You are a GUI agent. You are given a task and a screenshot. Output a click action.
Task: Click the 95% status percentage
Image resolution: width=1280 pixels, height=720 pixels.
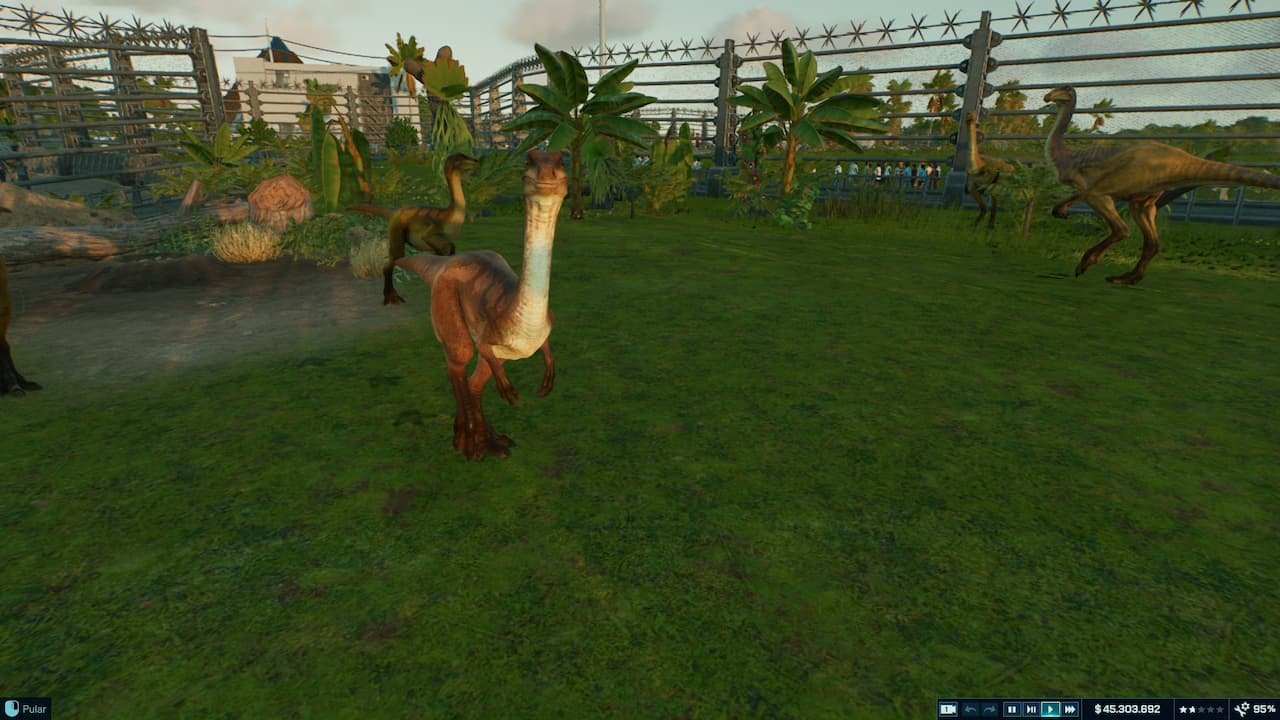(x=1264, y=707)
